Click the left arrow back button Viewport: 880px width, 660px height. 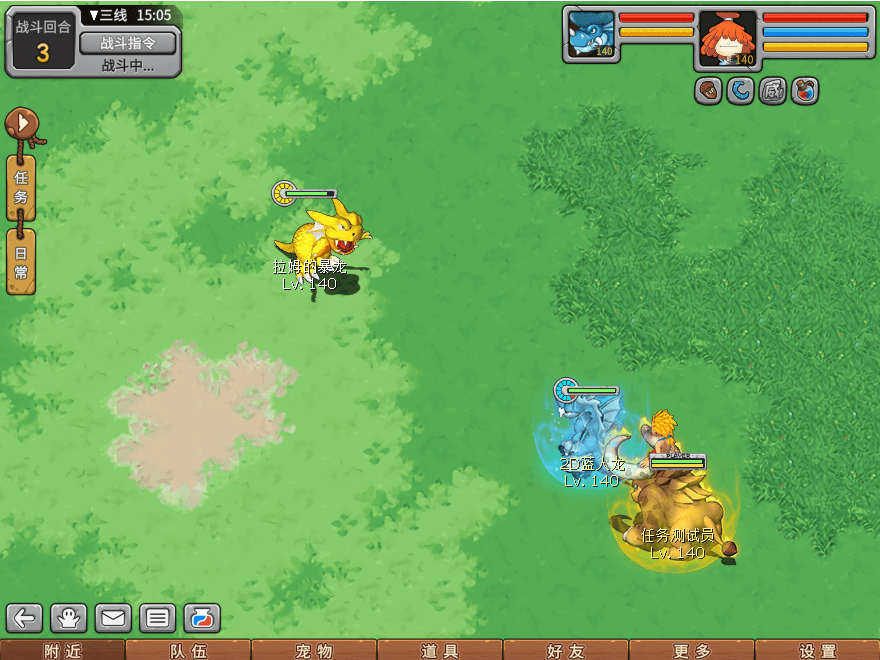tap(25, 618)
